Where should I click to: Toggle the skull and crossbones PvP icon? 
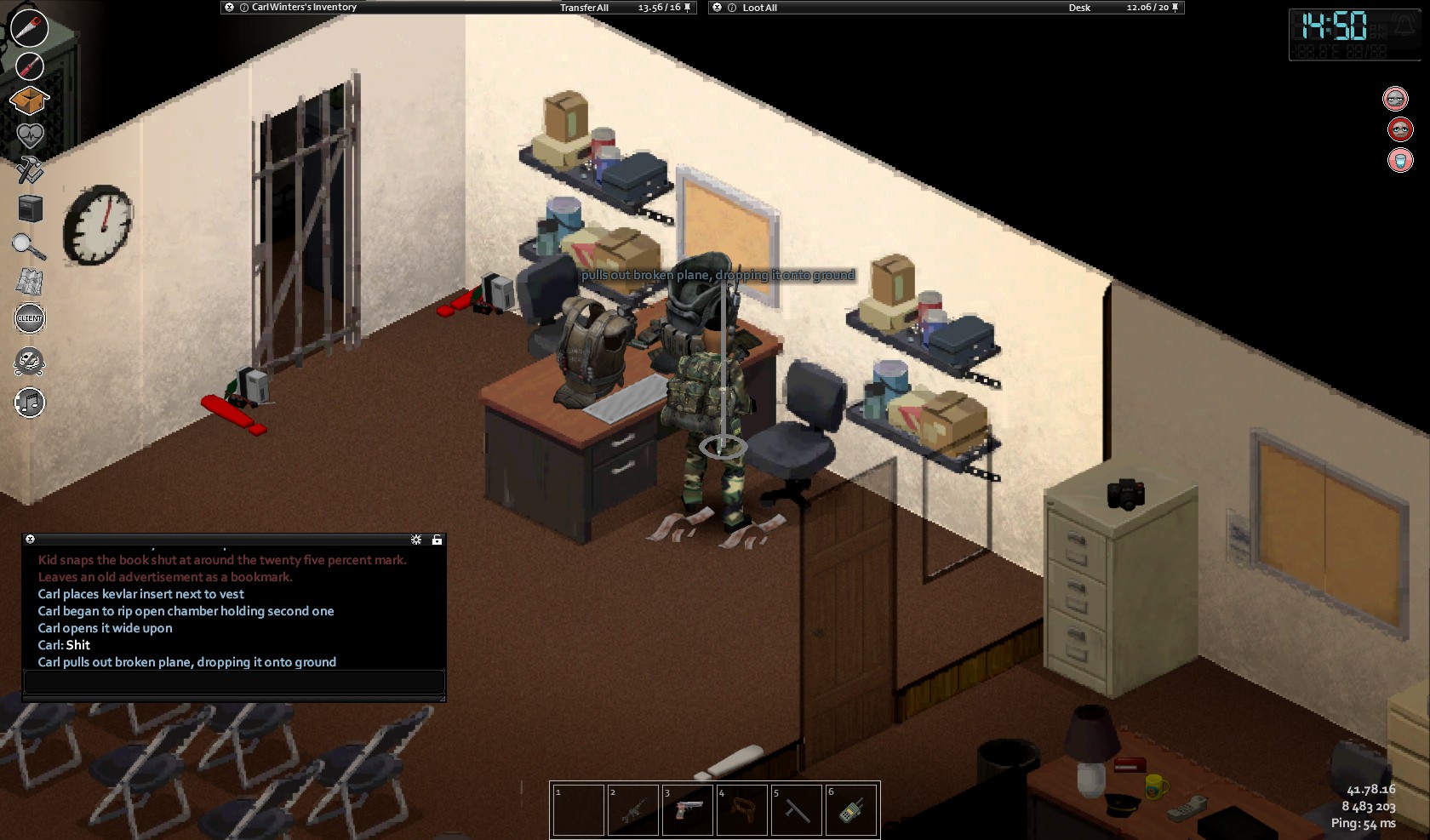click(30, 362)
